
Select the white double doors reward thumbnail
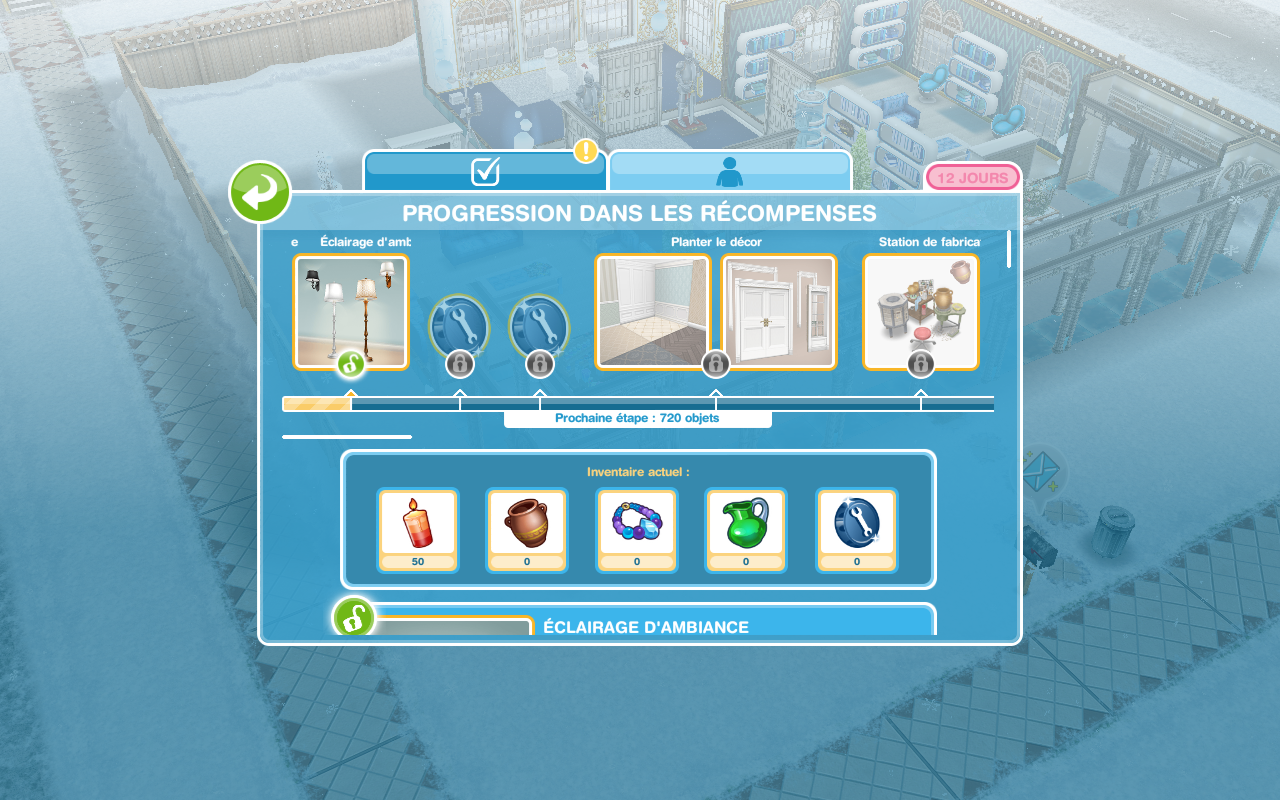(x=779, y=312)
